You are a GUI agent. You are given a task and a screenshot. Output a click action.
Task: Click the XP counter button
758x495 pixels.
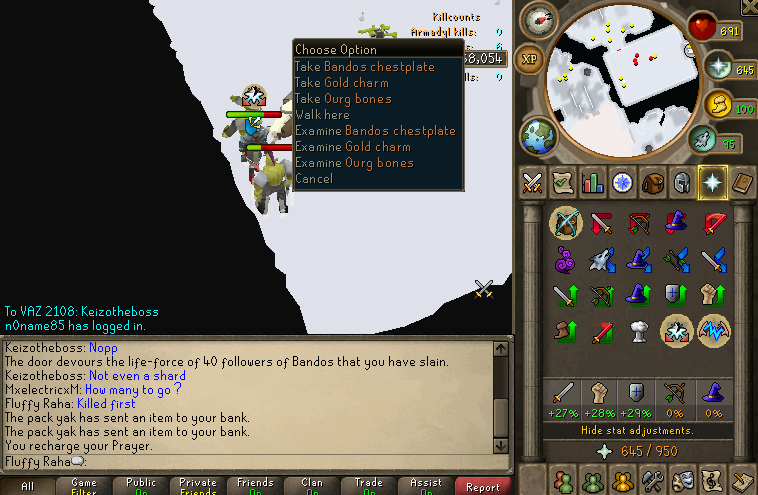[530, 59]
